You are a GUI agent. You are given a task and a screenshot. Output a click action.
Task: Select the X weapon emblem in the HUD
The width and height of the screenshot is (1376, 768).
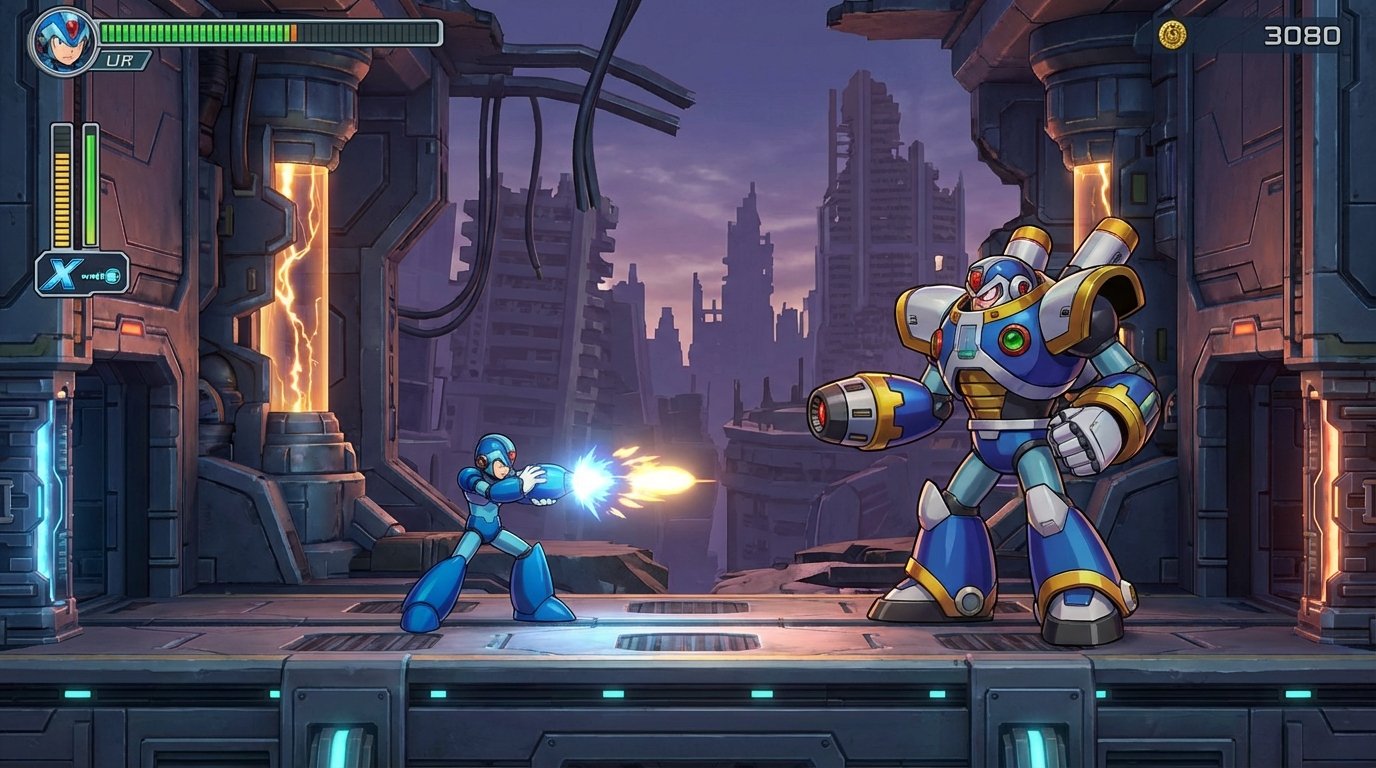coord(60,270)
